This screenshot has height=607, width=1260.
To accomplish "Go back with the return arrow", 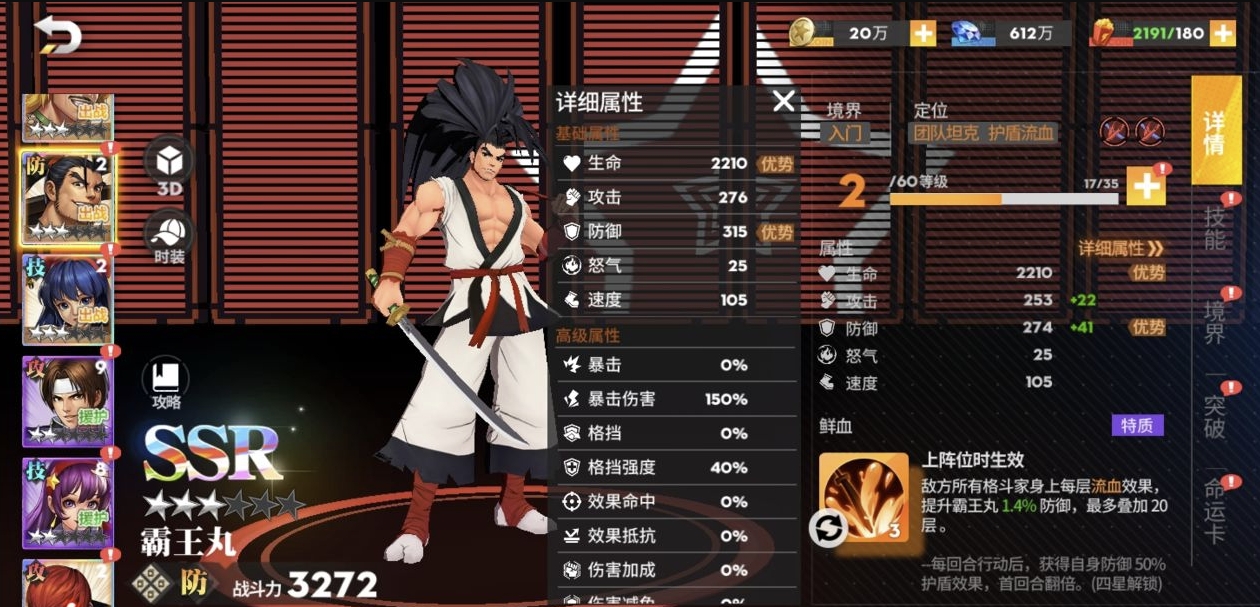I will pos(58,37).
